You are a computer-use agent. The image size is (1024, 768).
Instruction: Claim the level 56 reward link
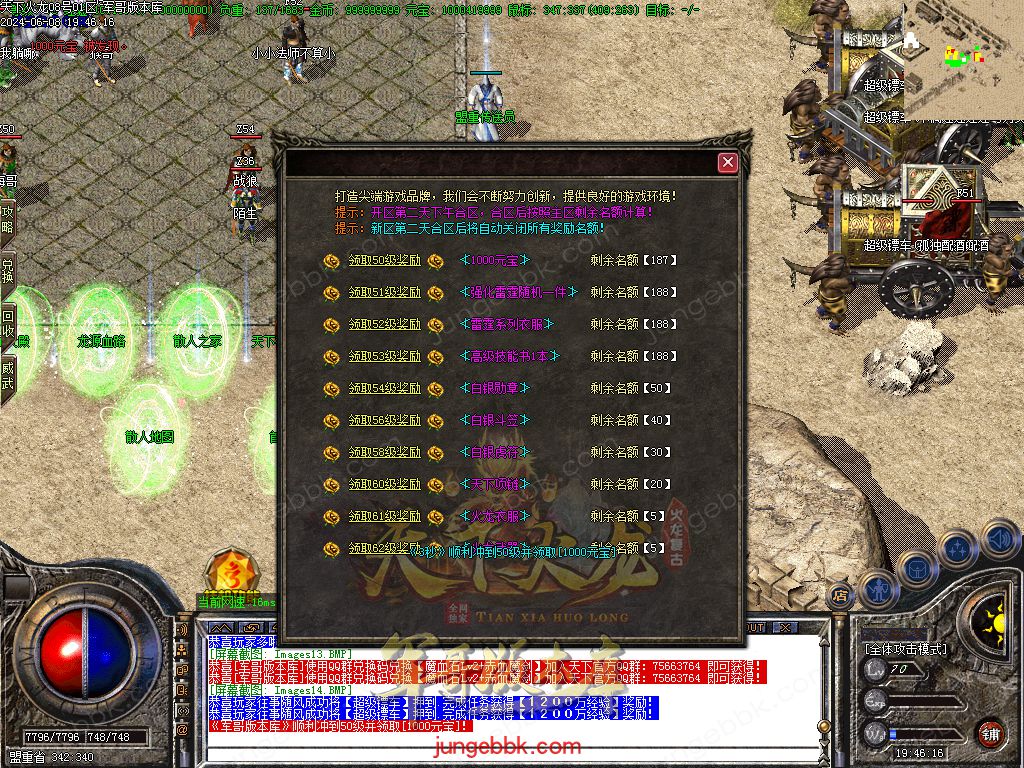pyautogui.click(x=384, y=420)
